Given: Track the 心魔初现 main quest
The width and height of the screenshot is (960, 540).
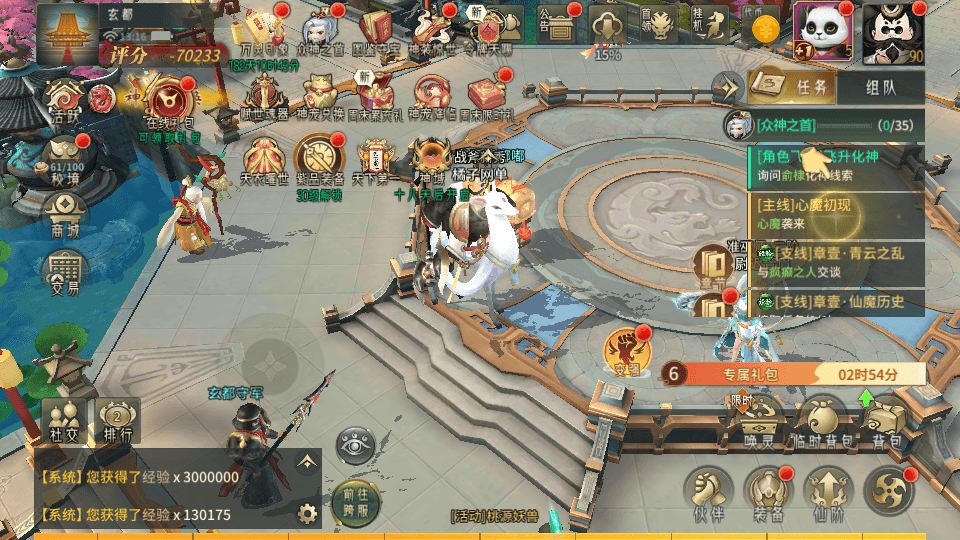Looking at the screenshot, I should tap(835, 213).
